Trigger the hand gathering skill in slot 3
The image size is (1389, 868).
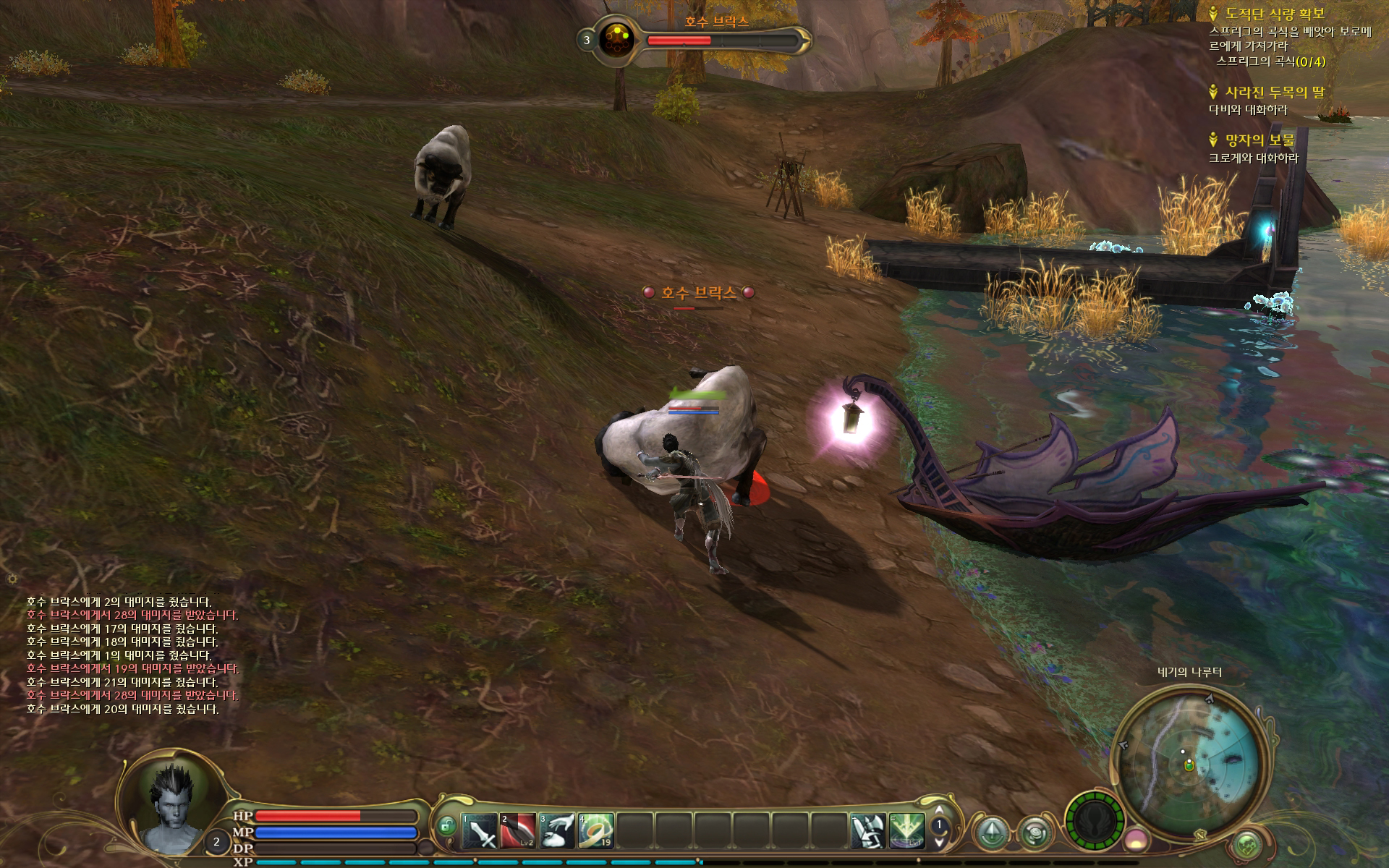click(558, 831)
